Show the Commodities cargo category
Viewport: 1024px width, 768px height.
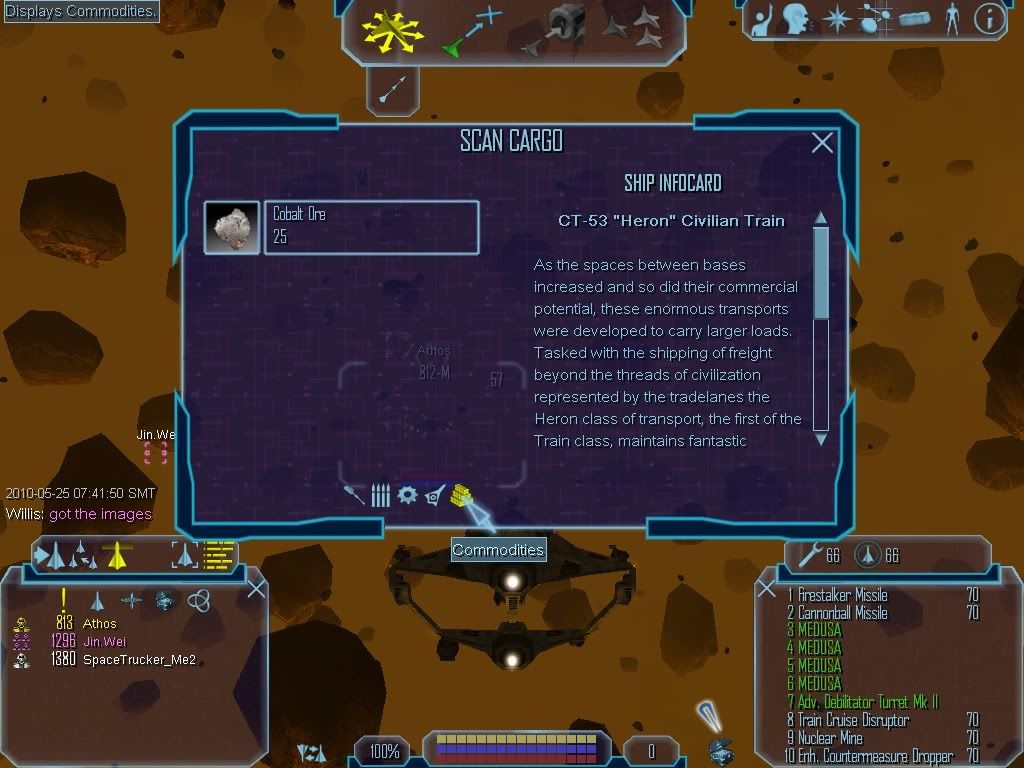point(461,494)
